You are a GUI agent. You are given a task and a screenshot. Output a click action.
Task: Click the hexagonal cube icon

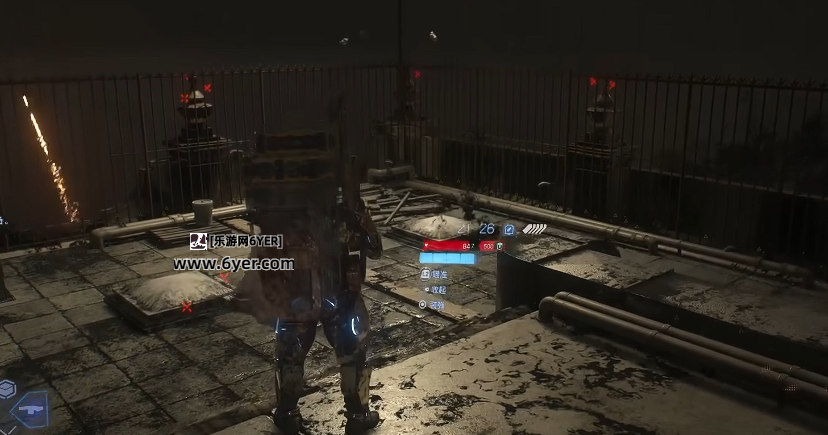(x=7, y=388)
